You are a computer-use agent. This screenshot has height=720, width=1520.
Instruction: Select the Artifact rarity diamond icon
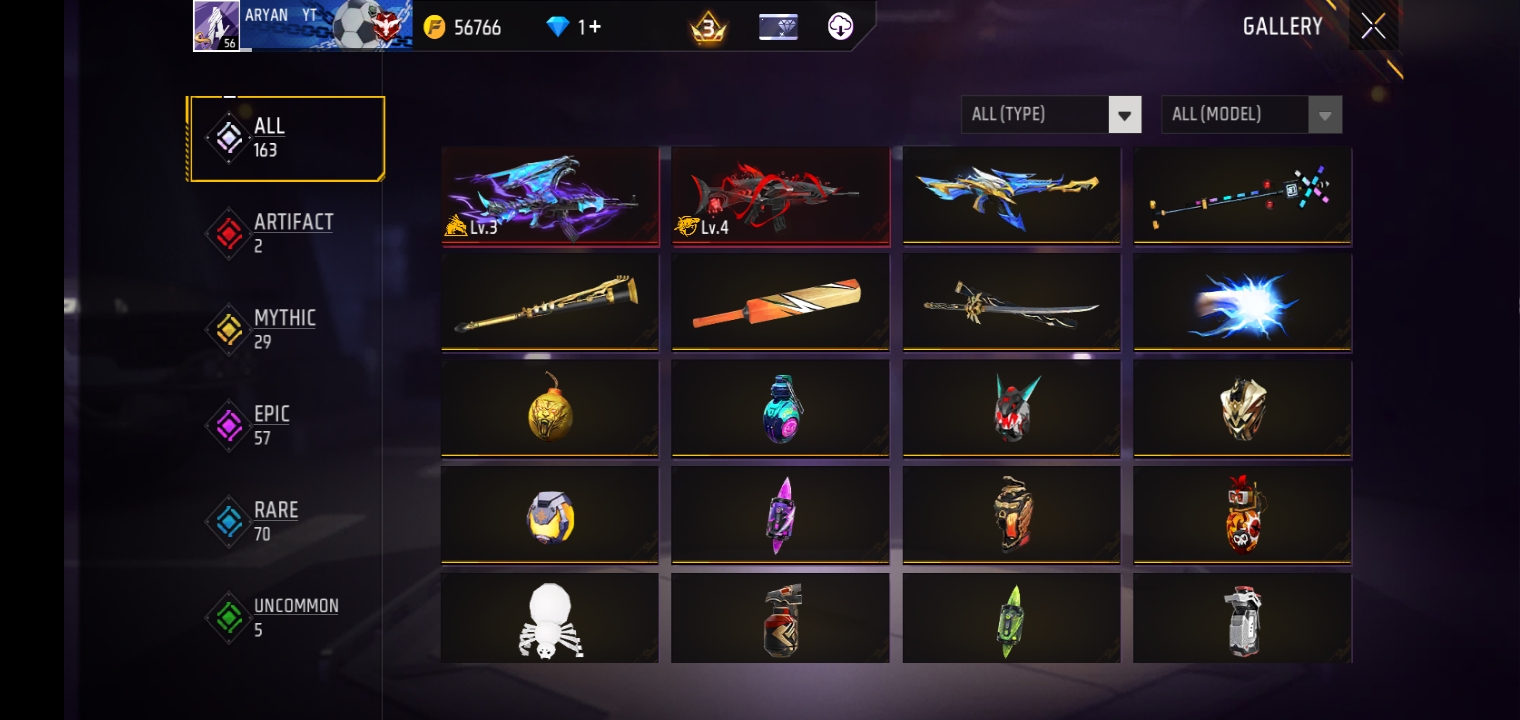point(229,234)
